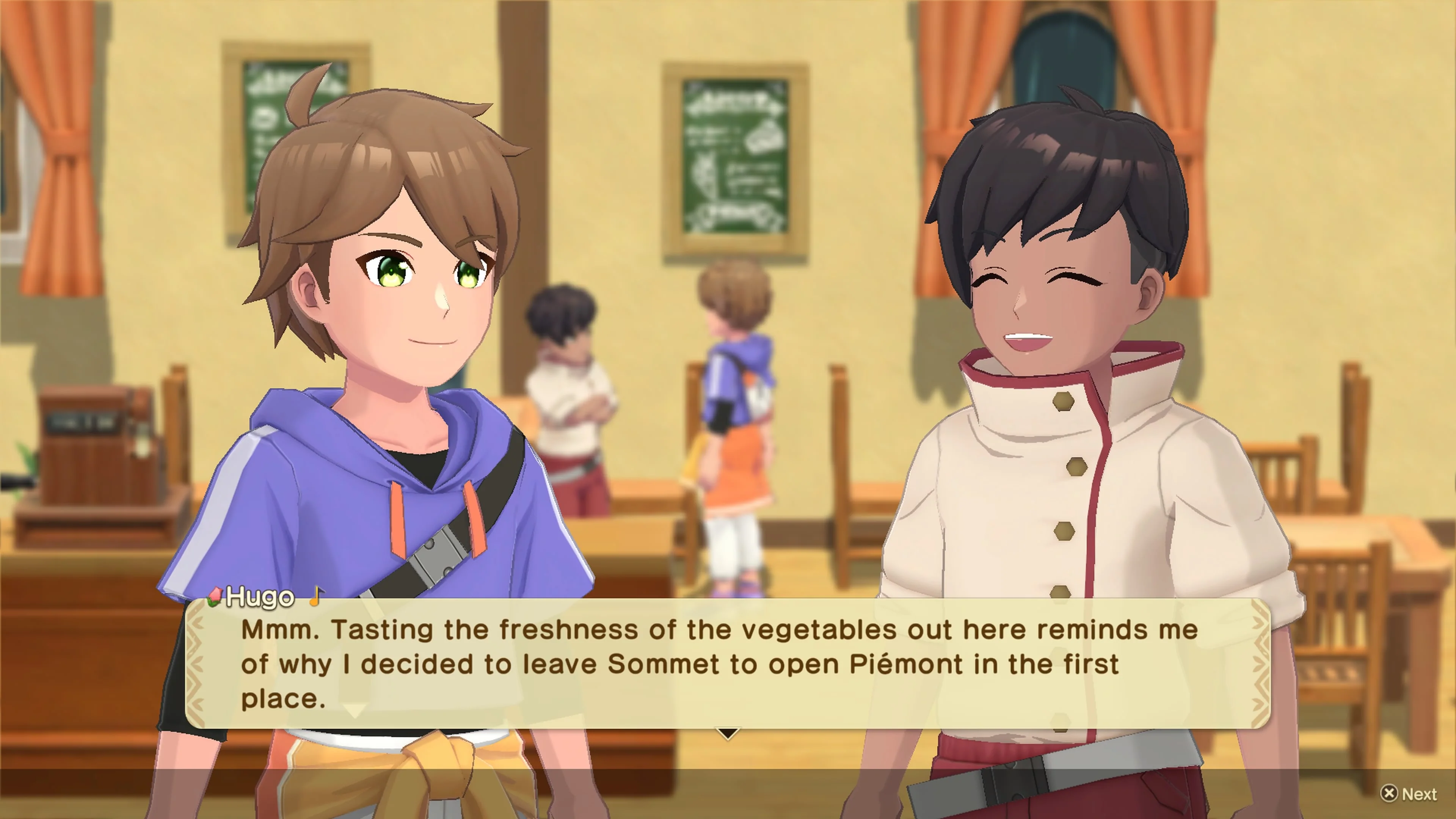The height and width of the screenshot is (819, 1456).
Task: Click the top hexagon button on the white jacket
Action: click(x=1064, y=402)
